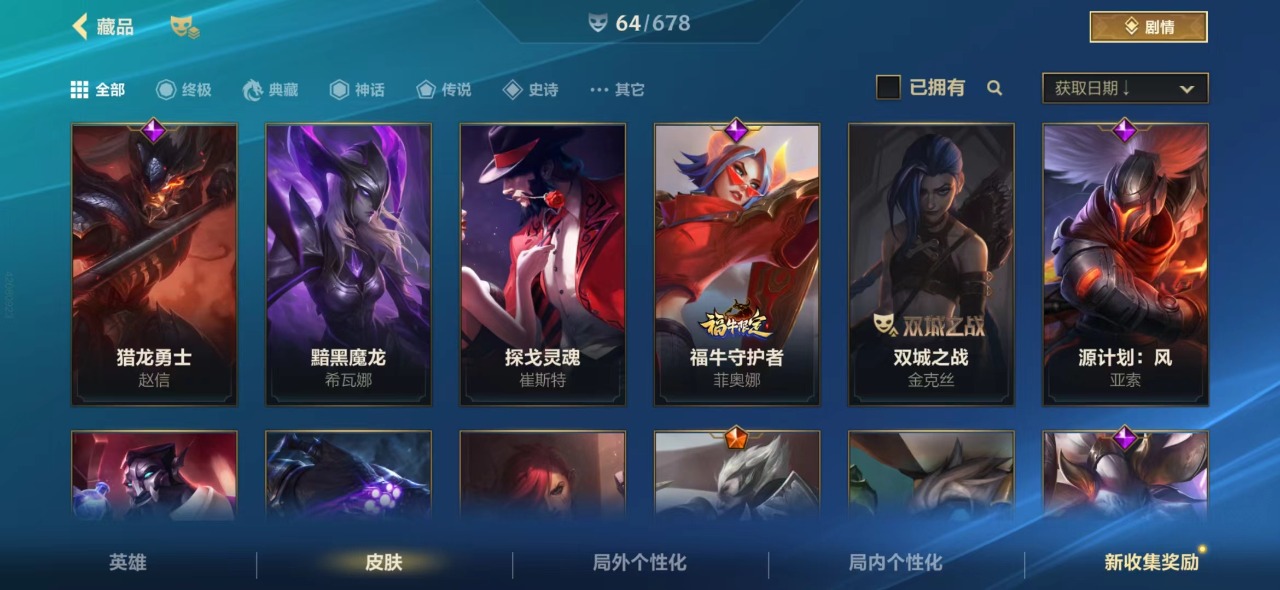Select the 猎龙勇士 赵信 skin card

click(x=154, y=265)
